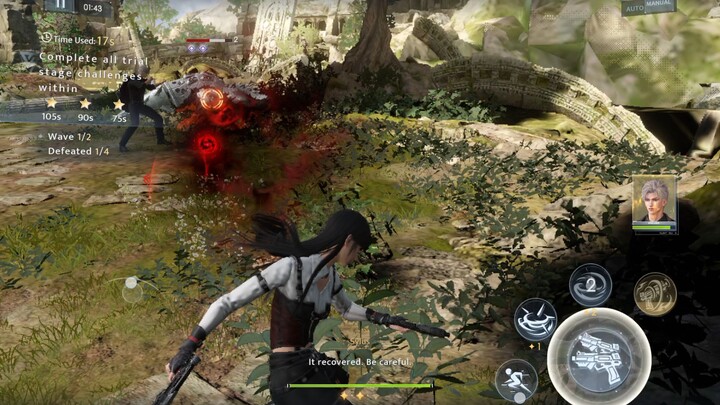
Task: Activate the golden ultimate skill icon
Action: pos(655,293)
